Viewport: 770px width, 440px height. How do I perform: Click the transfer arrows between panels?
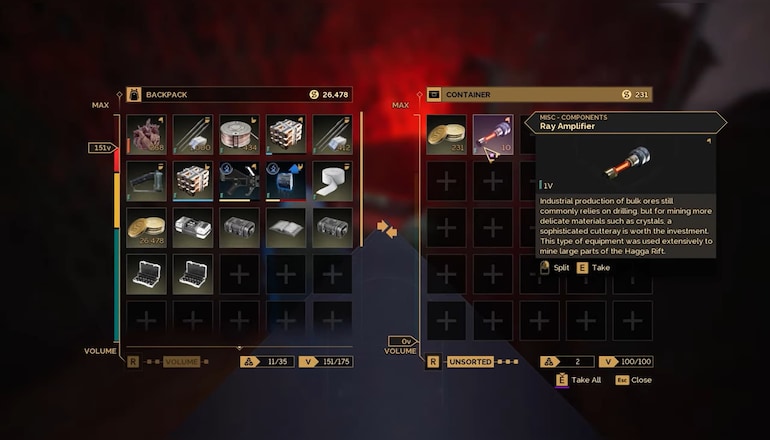click(387, 230)
